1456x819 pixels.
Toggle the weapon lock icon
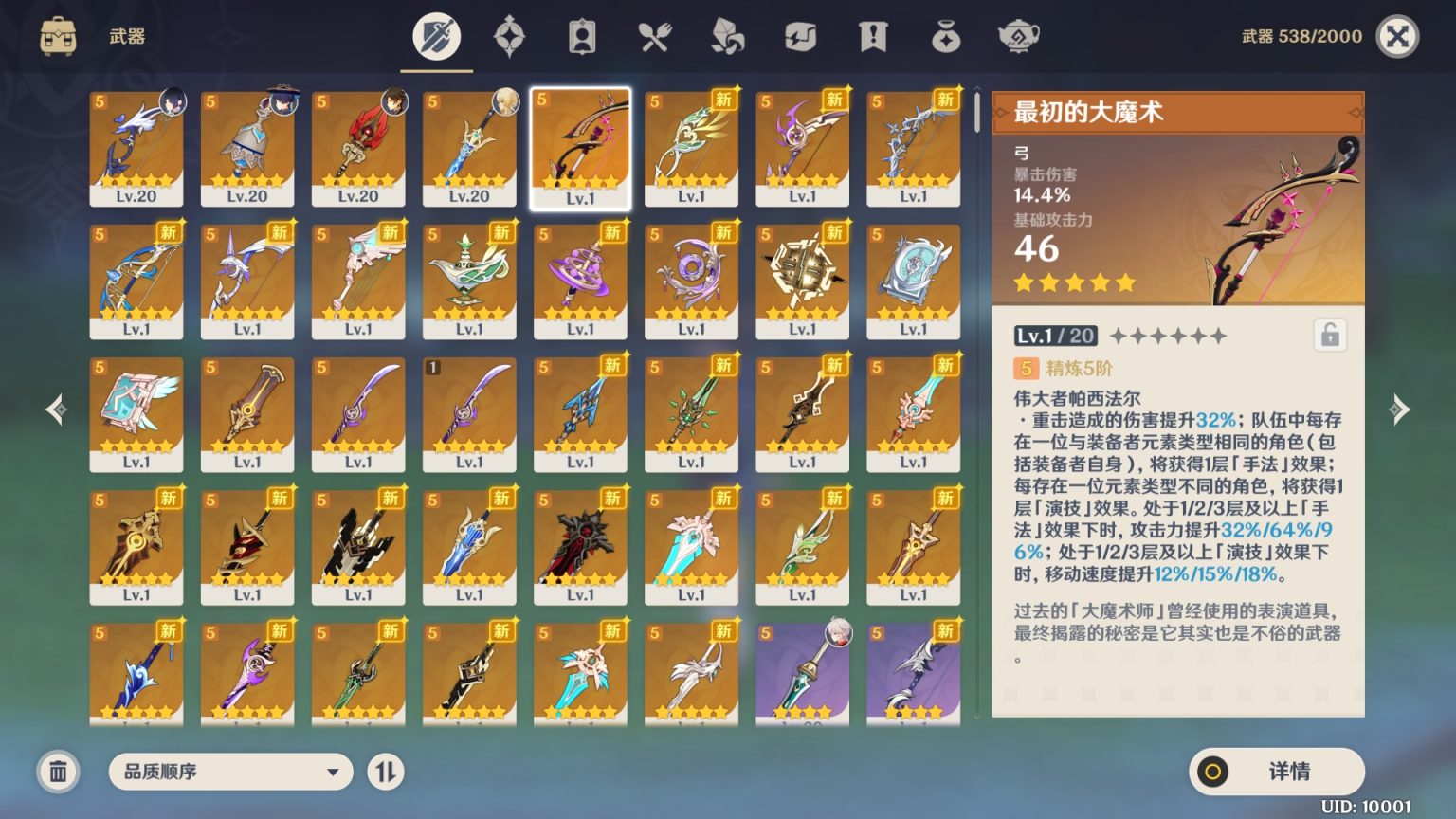[1330, 336]
